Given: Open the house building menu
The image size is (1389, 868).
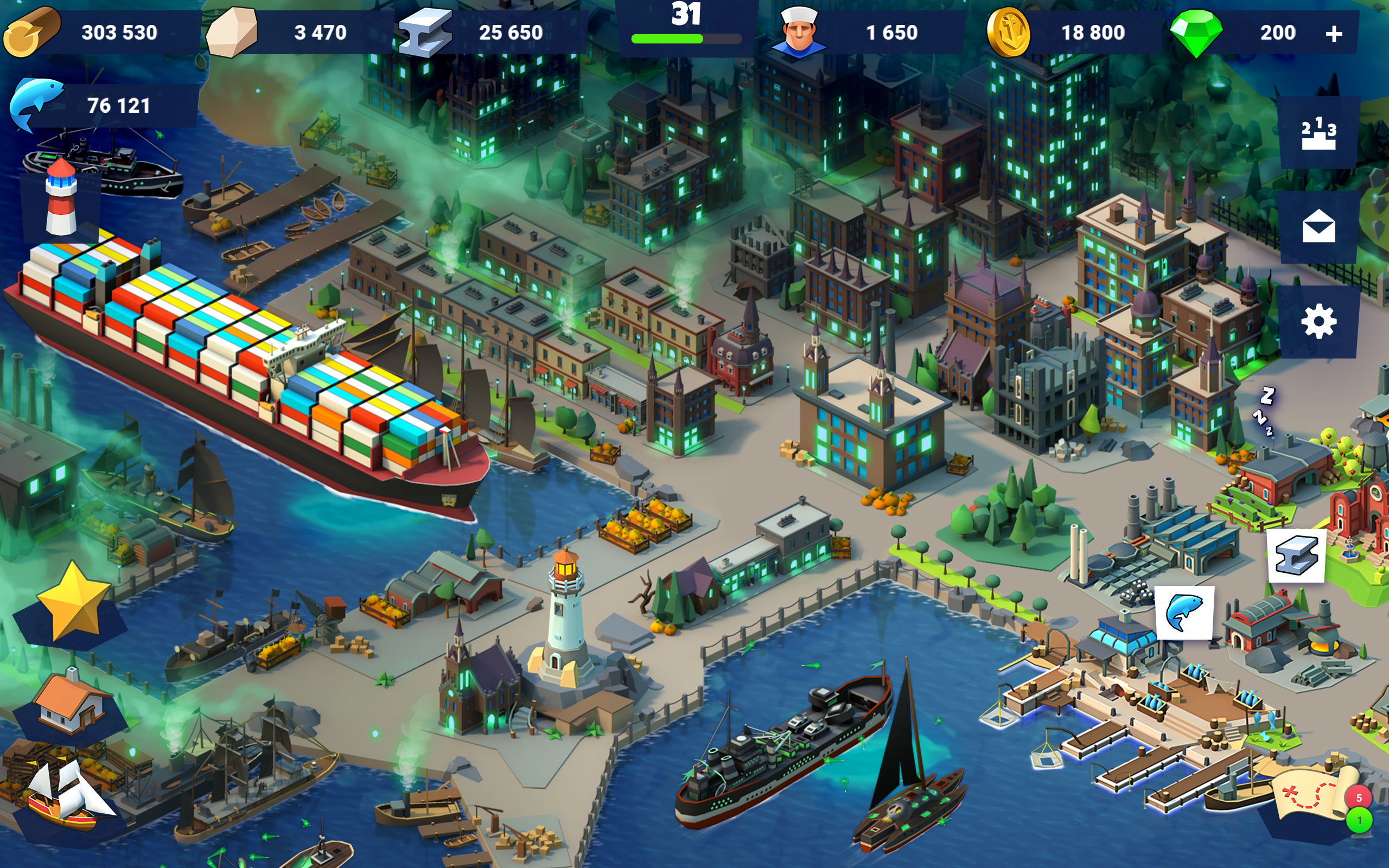Looking at the screenshot, I should tap(70, 704).
